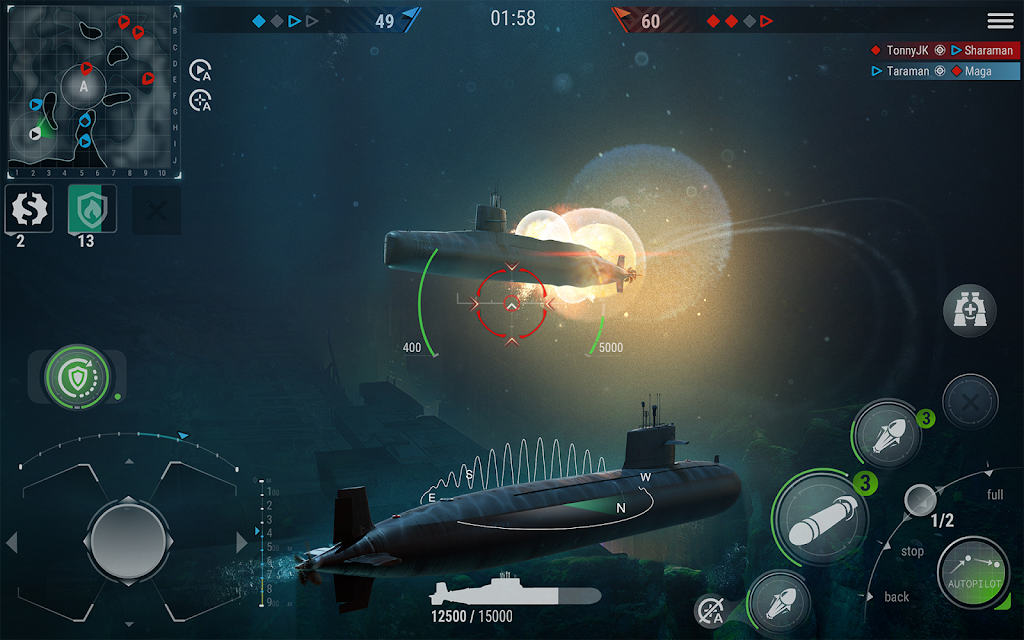Use the green fire shield consumable
The height and width of the screenshot is (640, 1024).
click(x=92, y=208)
